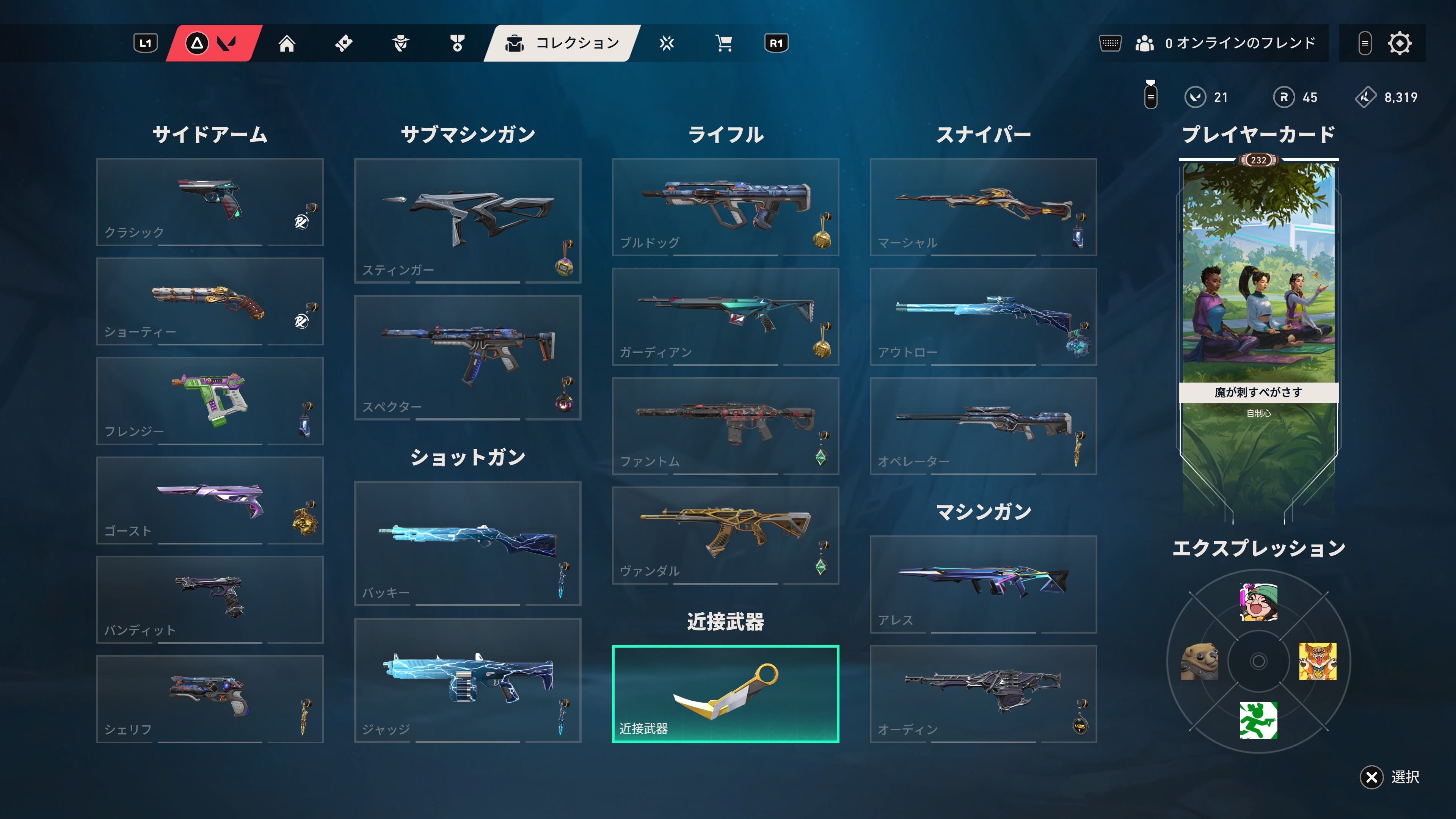Select the green Frenzy (フレンジー) slot
Image resolution: width=1456 pixels, height=819 pixels.
pyautogui.click(x=210, y=401)
